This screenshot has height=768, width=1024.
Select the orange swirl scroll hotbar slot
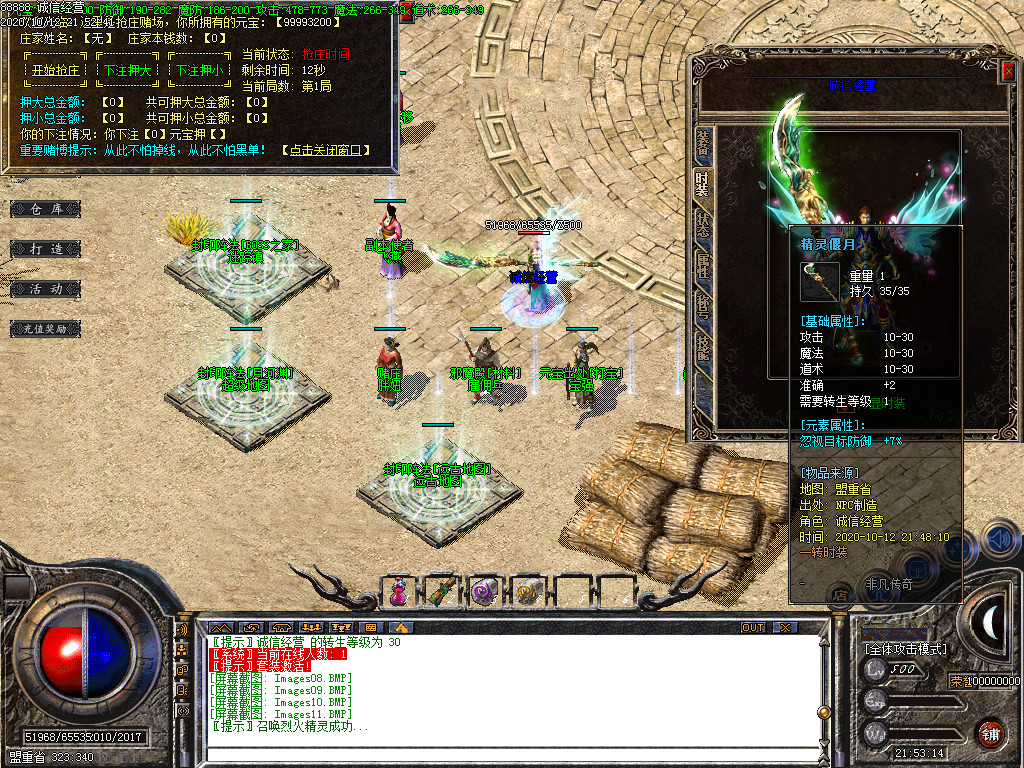pos(526,592)
